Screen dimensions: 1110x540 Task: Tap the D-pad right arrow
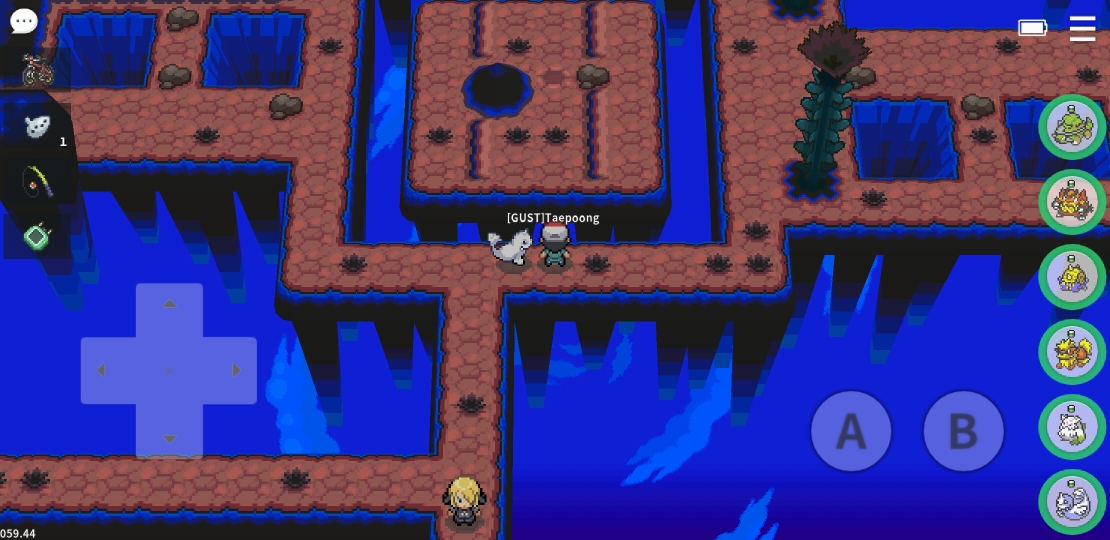(x=236, y=371)
